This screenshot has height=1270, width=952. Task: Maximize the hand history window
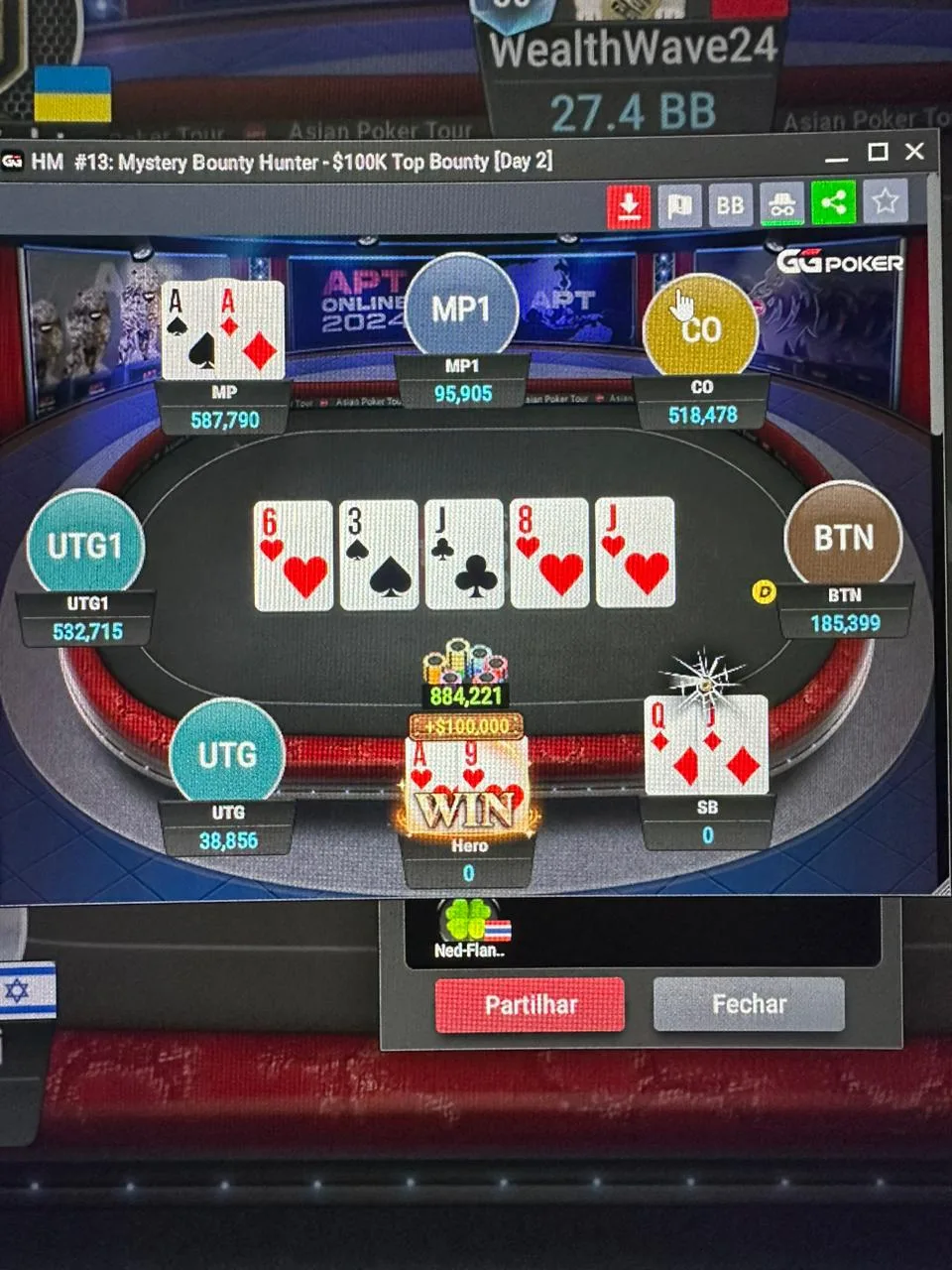tap(878, 152)
